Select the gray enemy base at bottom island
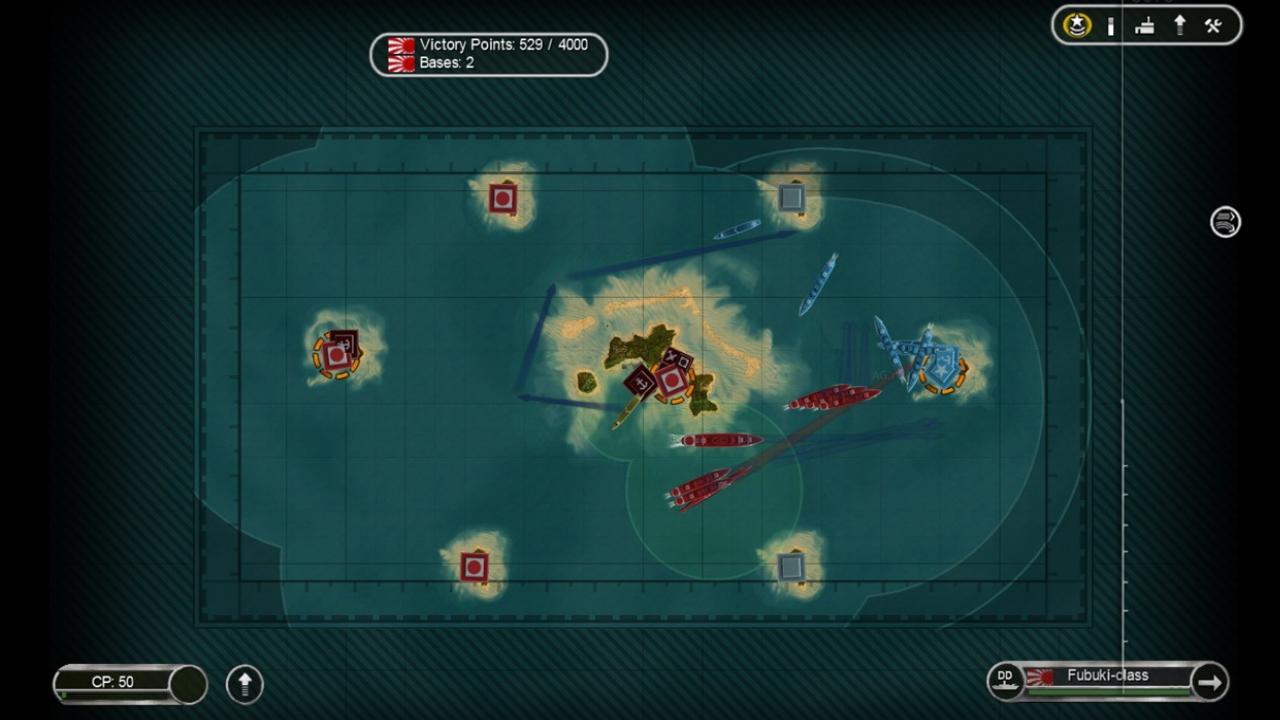 click(x=790, y=567)
